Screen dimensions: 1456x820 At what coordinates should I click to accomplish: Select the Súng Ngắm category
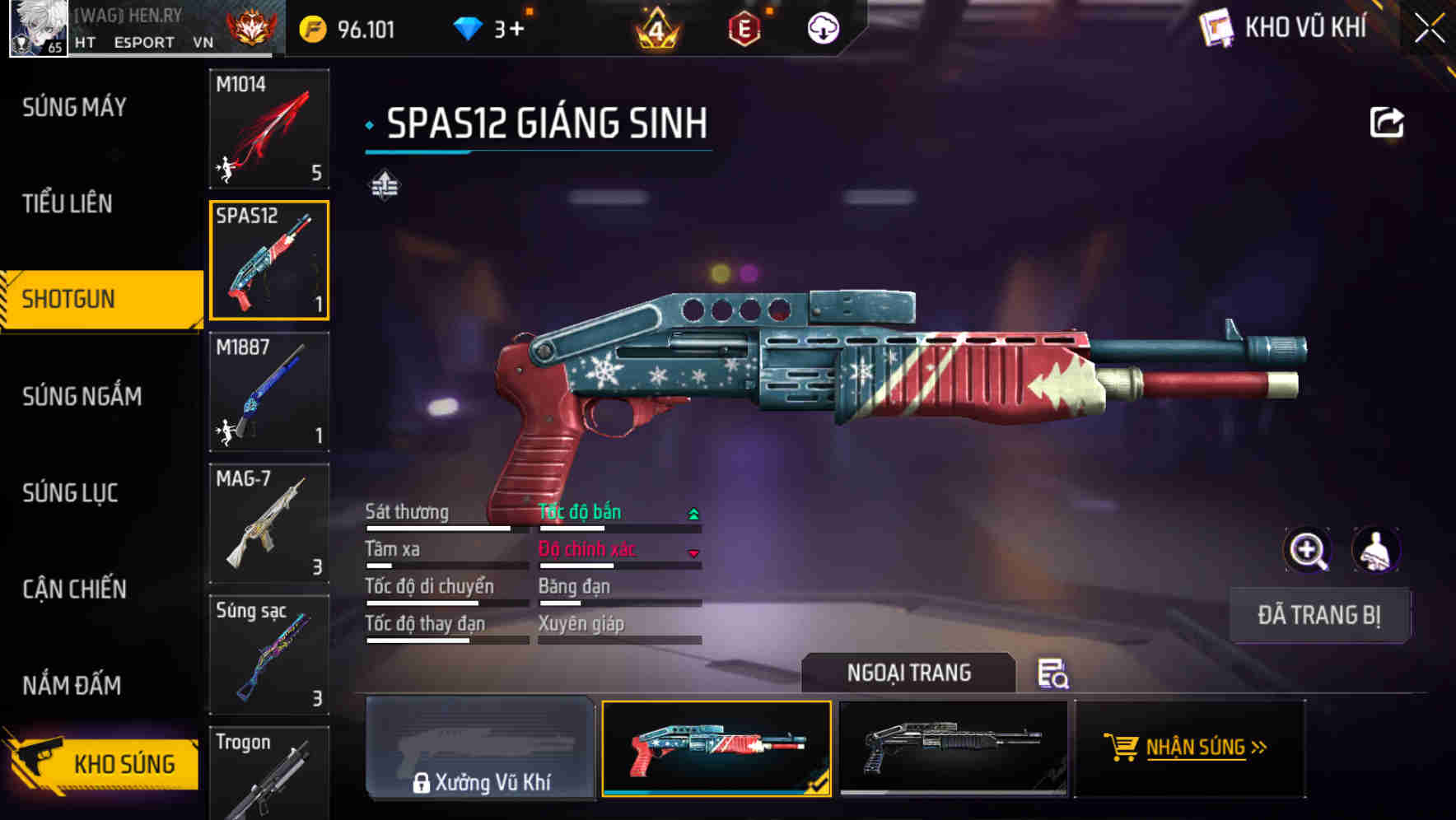[x=82, y=396]
